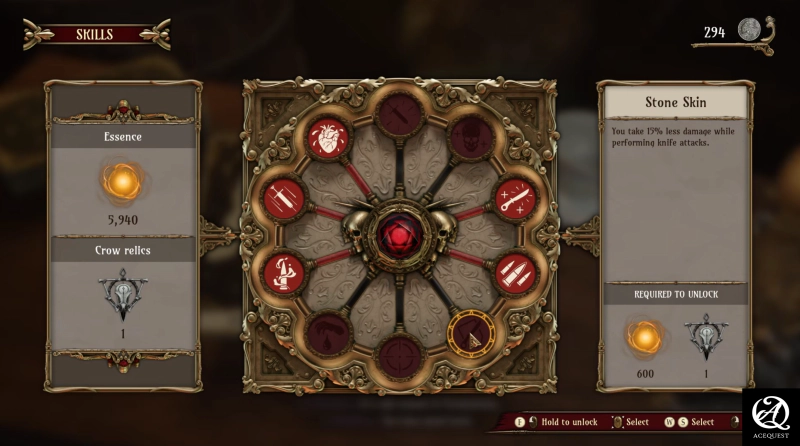Choose the locked blood drop skill node
Image resolution: width=800 pixels, height=446 pixels.
coord(325,333)
